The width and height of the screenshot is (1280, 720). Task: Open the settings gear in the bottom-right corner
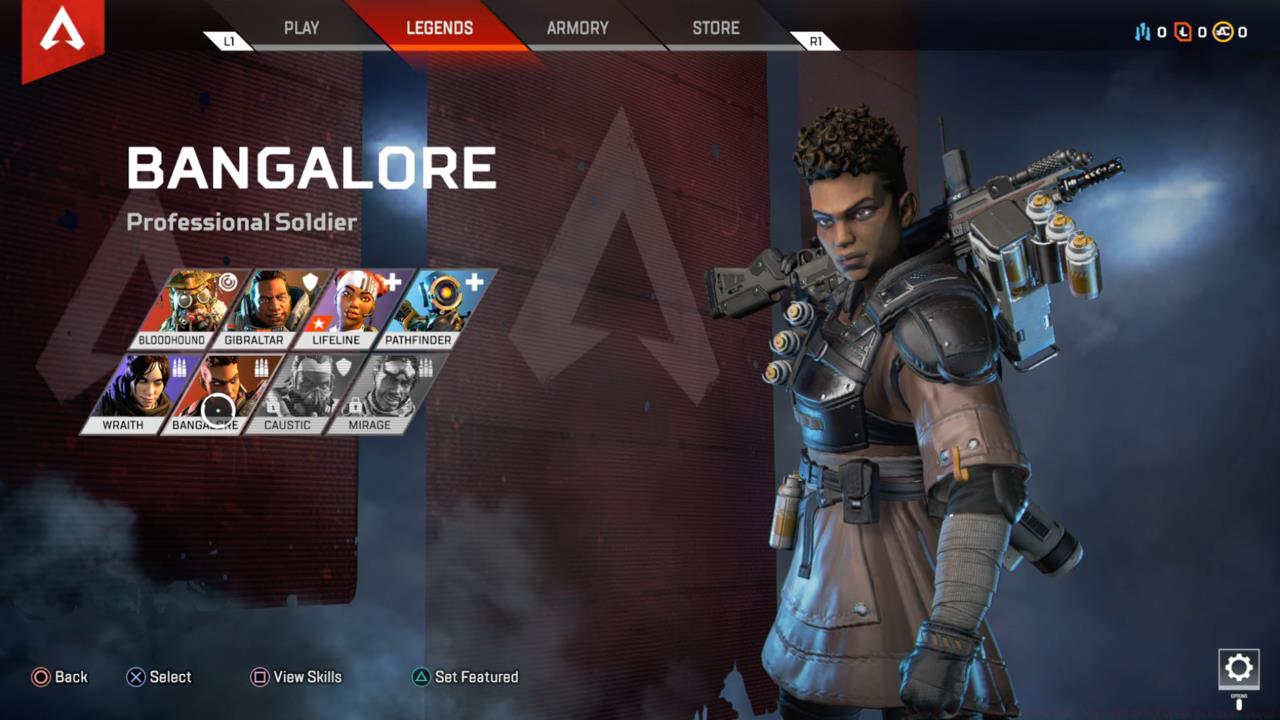coord(1240,667)
